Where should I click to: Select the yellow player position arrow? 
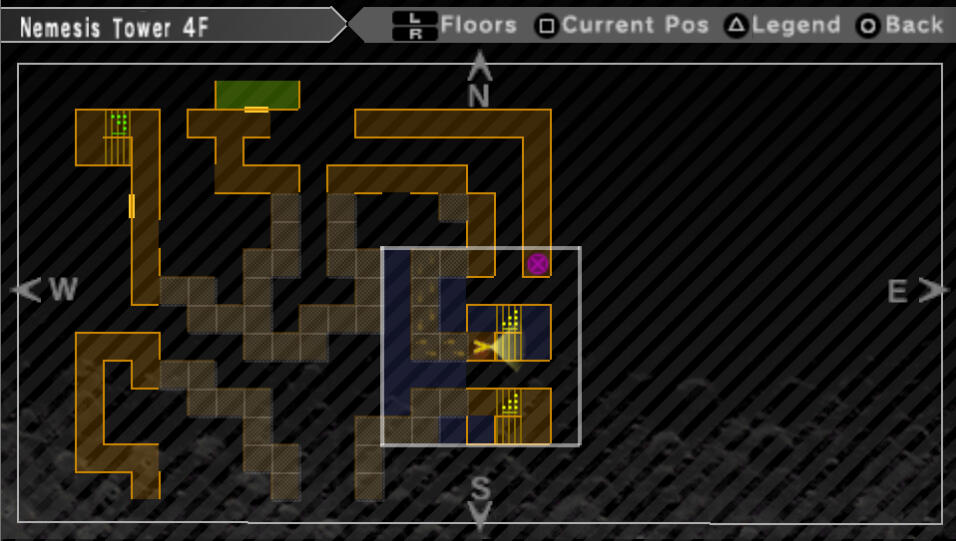[x=487, y=347]
